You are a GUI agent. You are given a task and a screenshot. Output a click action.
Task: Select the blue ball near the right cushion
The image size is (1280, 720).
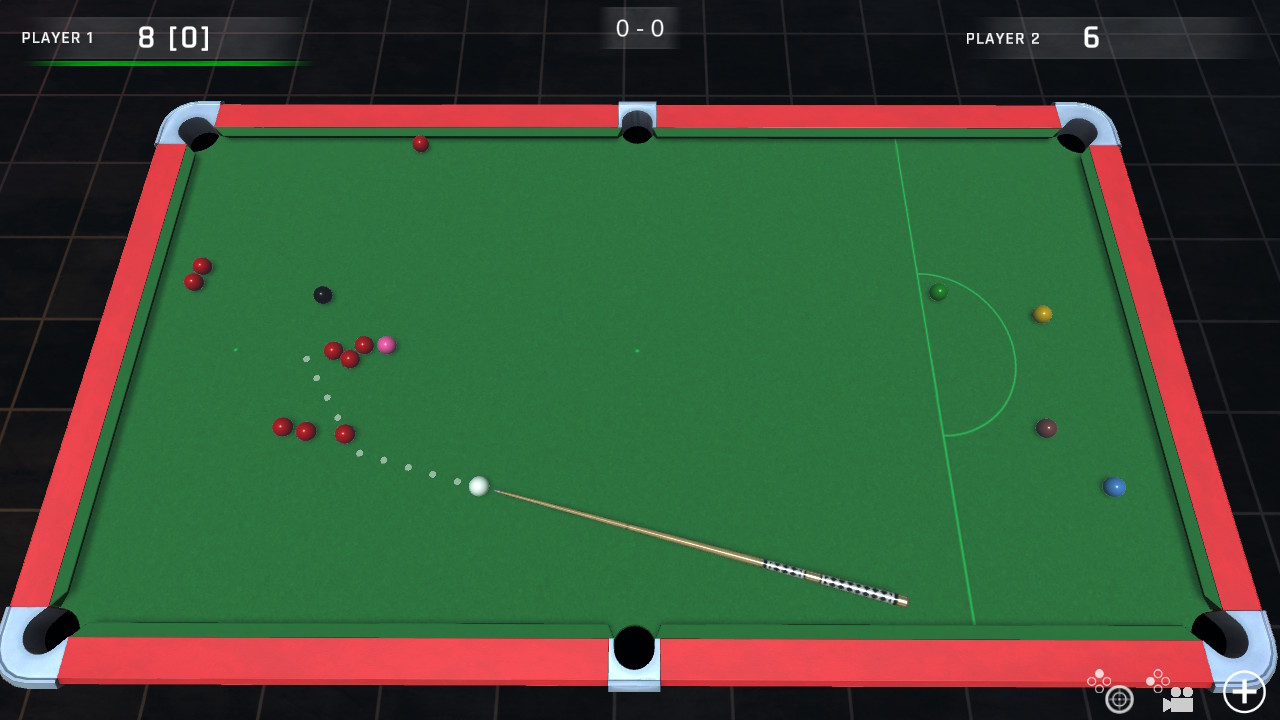pos(1117,486)
